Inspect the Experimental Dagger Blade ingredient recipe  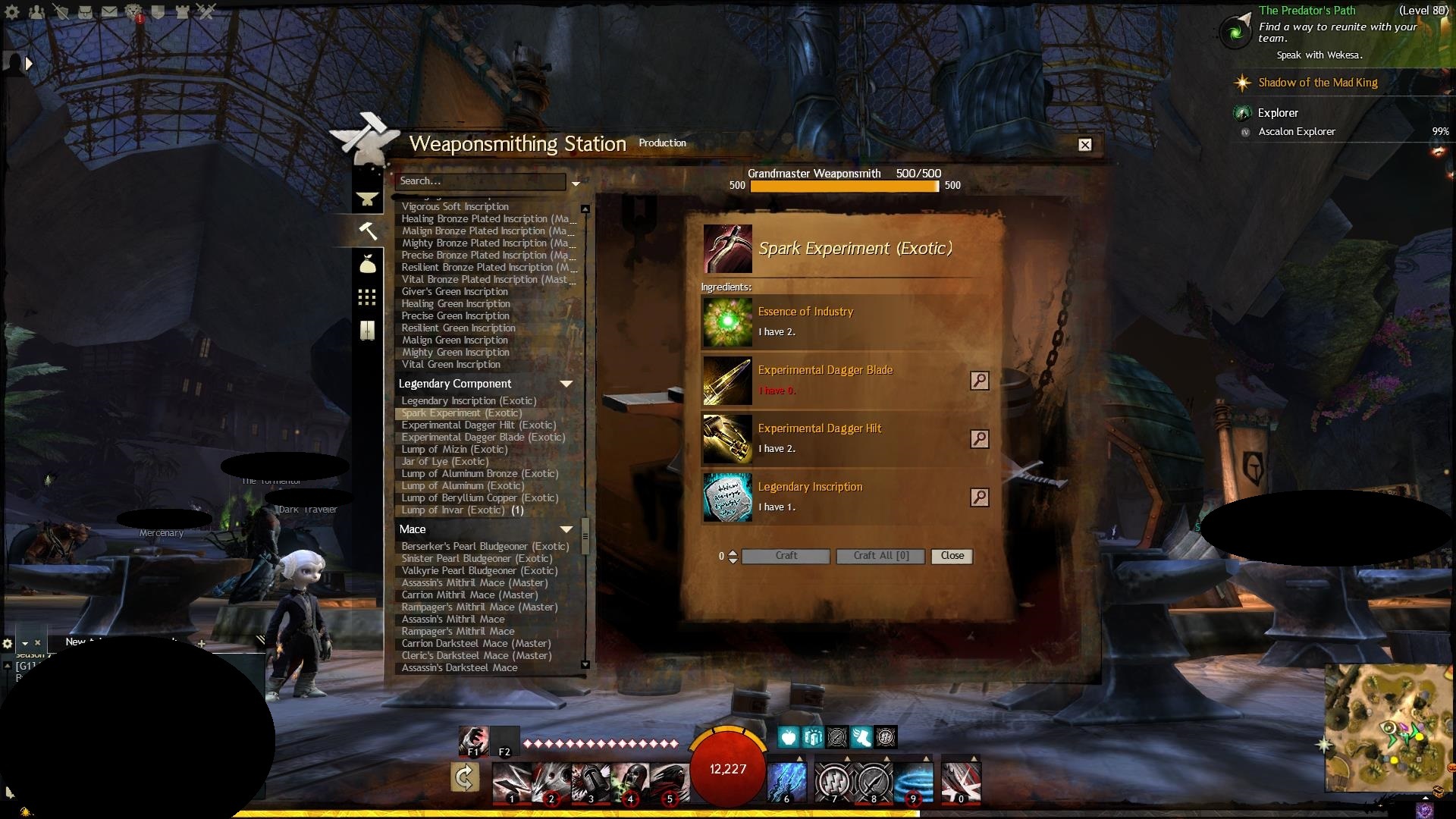pos(979,381)
